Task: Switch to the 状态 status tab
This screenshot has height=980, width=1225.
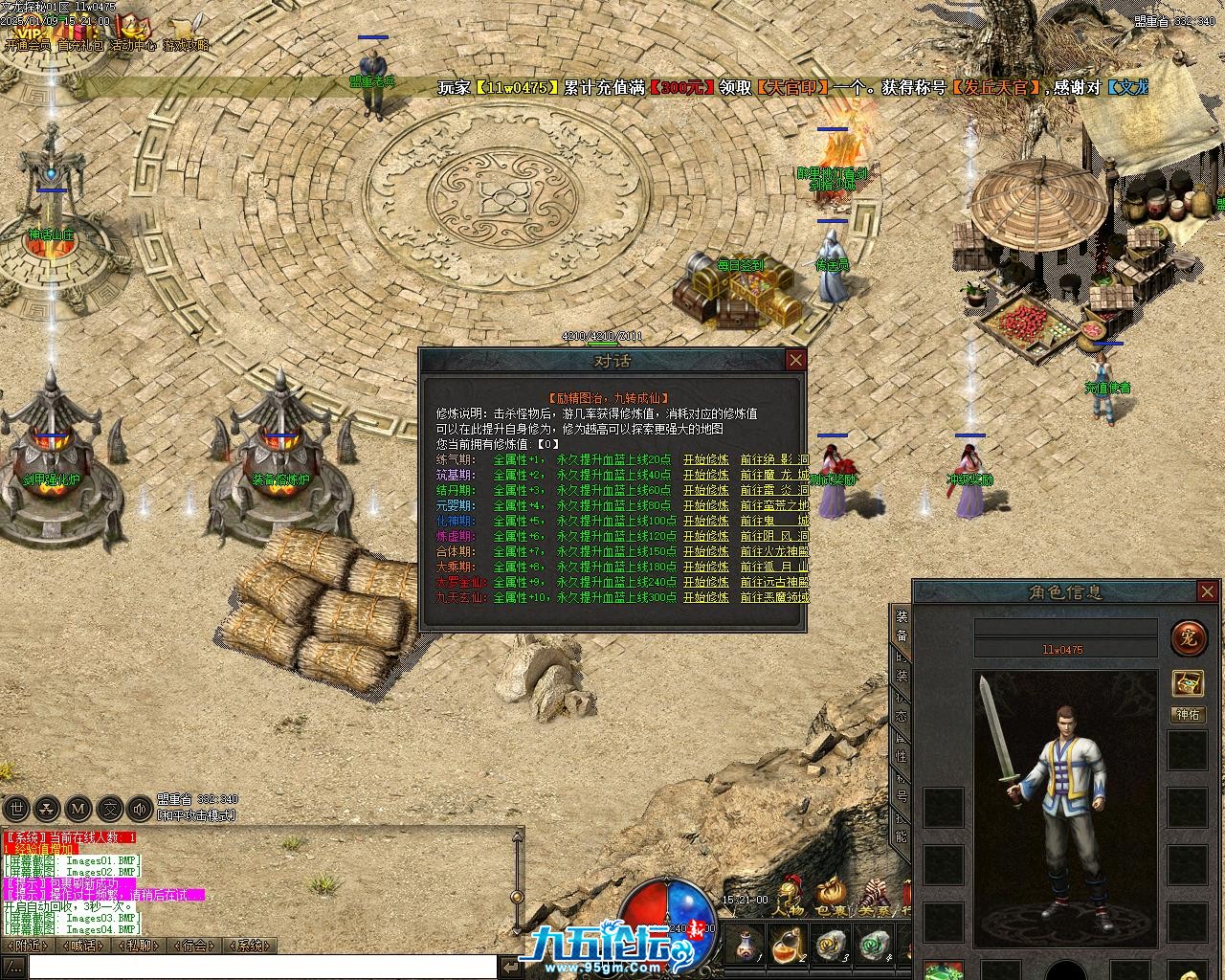Action: (902, 706)
